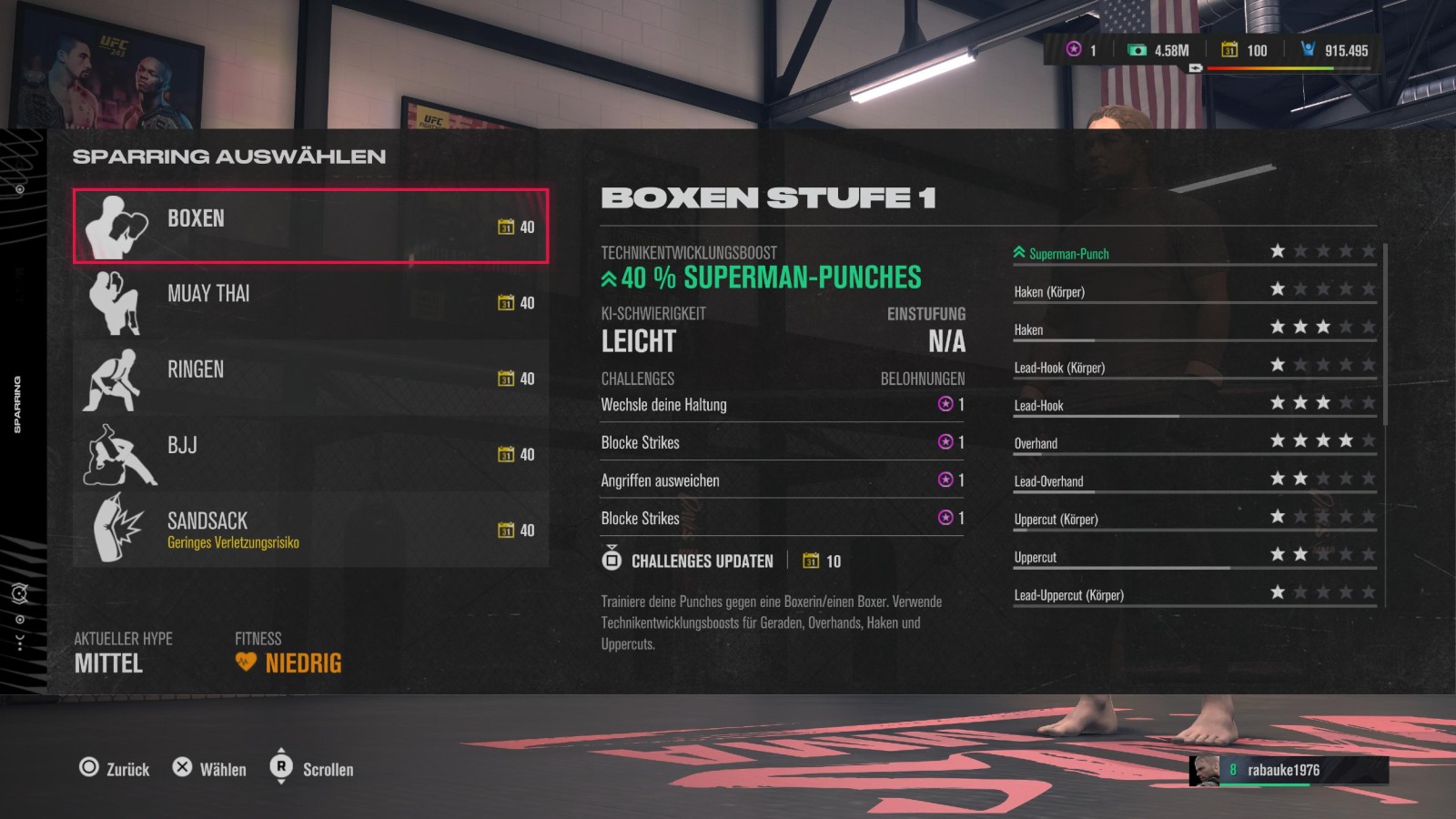
Task: Open the rabauke1976 player profile badge
Action: [1288, 770]
